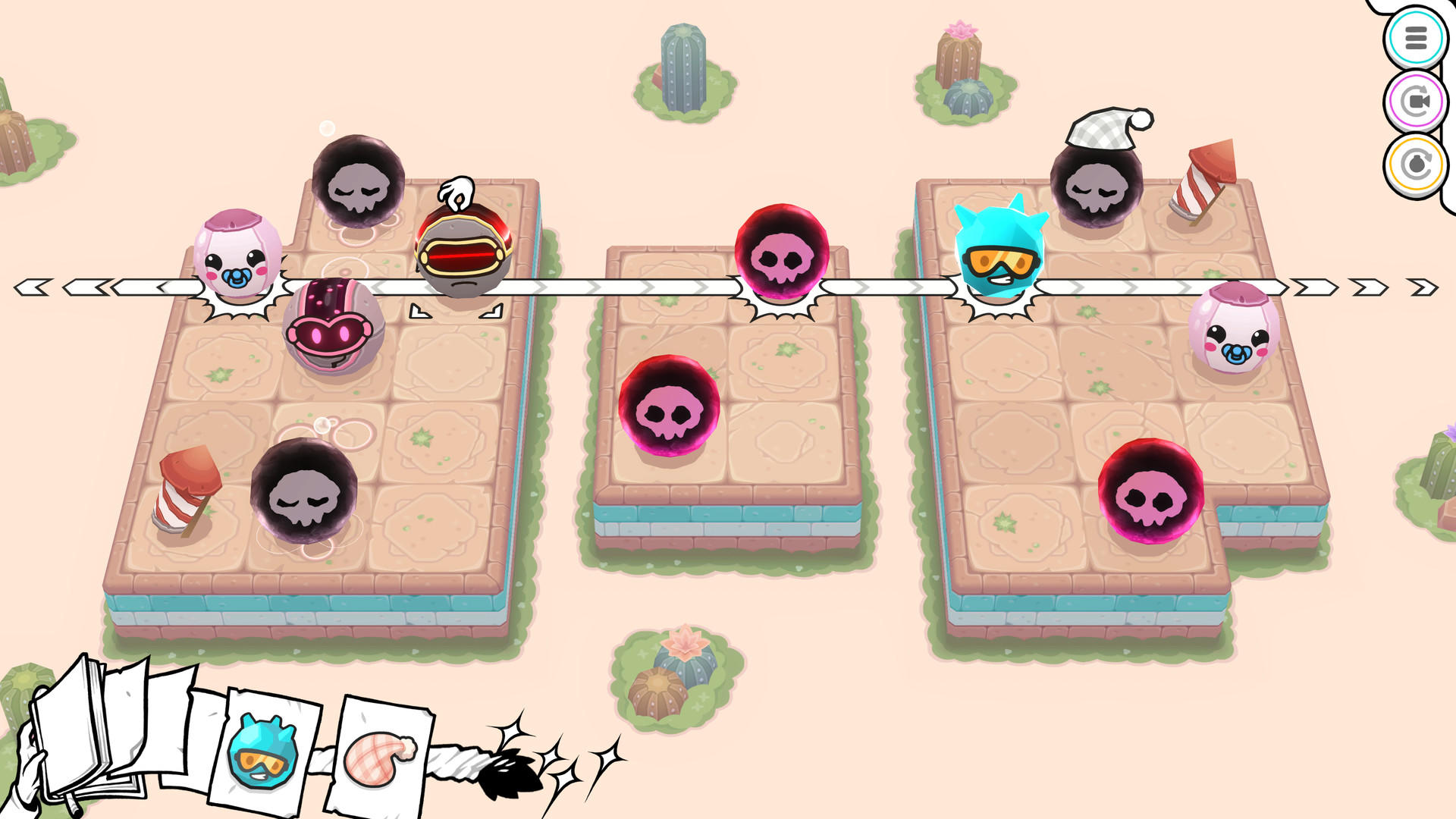Open the teal hamburger menu button
The width and height of the screenshot is (1456, 819).
pos(1415,39)
